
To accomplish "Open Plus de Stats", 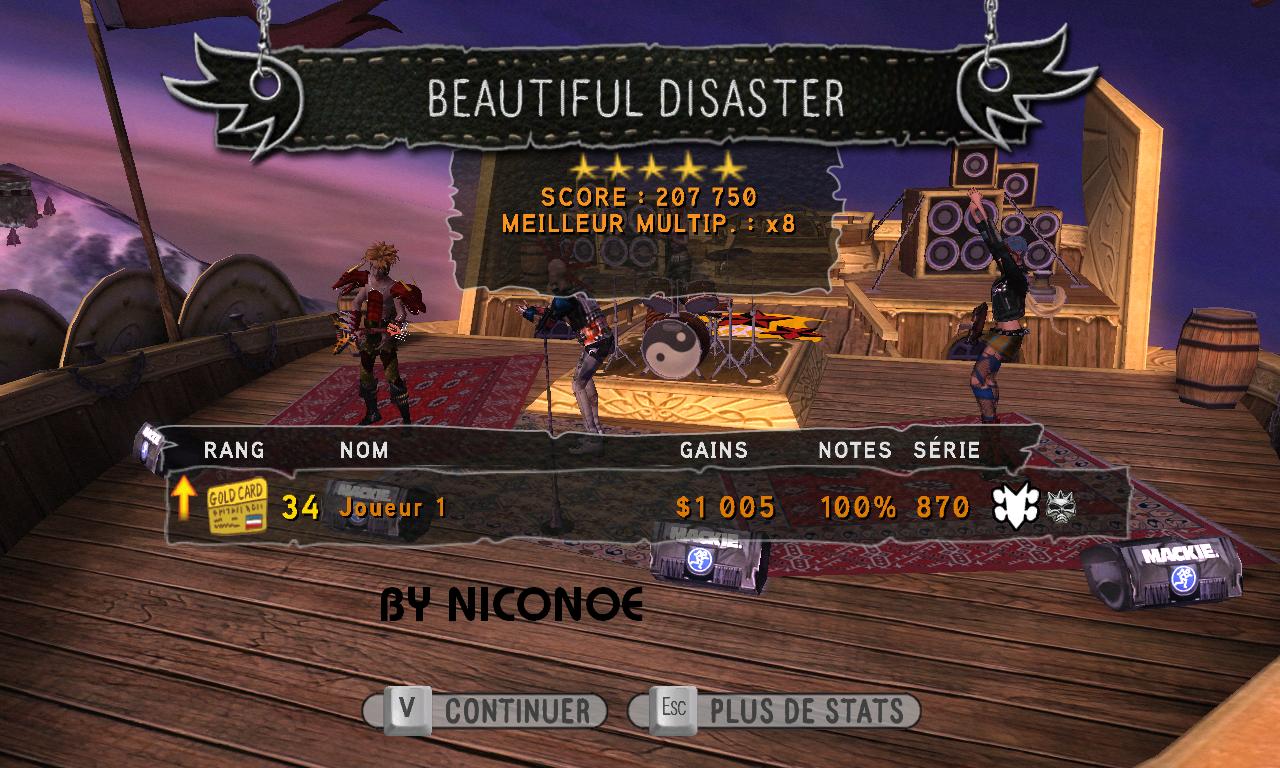I will coord(774,711).
